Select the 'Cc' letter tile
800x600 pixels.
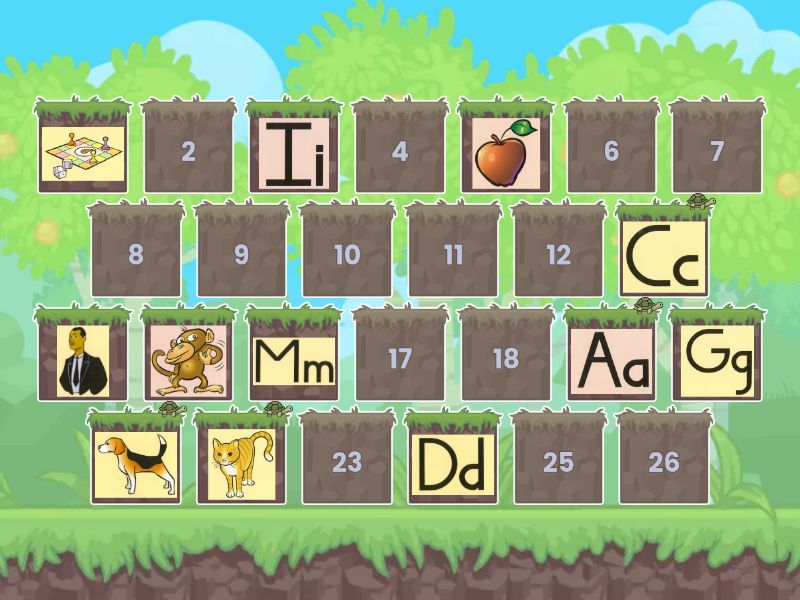click(x=664, y=255)
